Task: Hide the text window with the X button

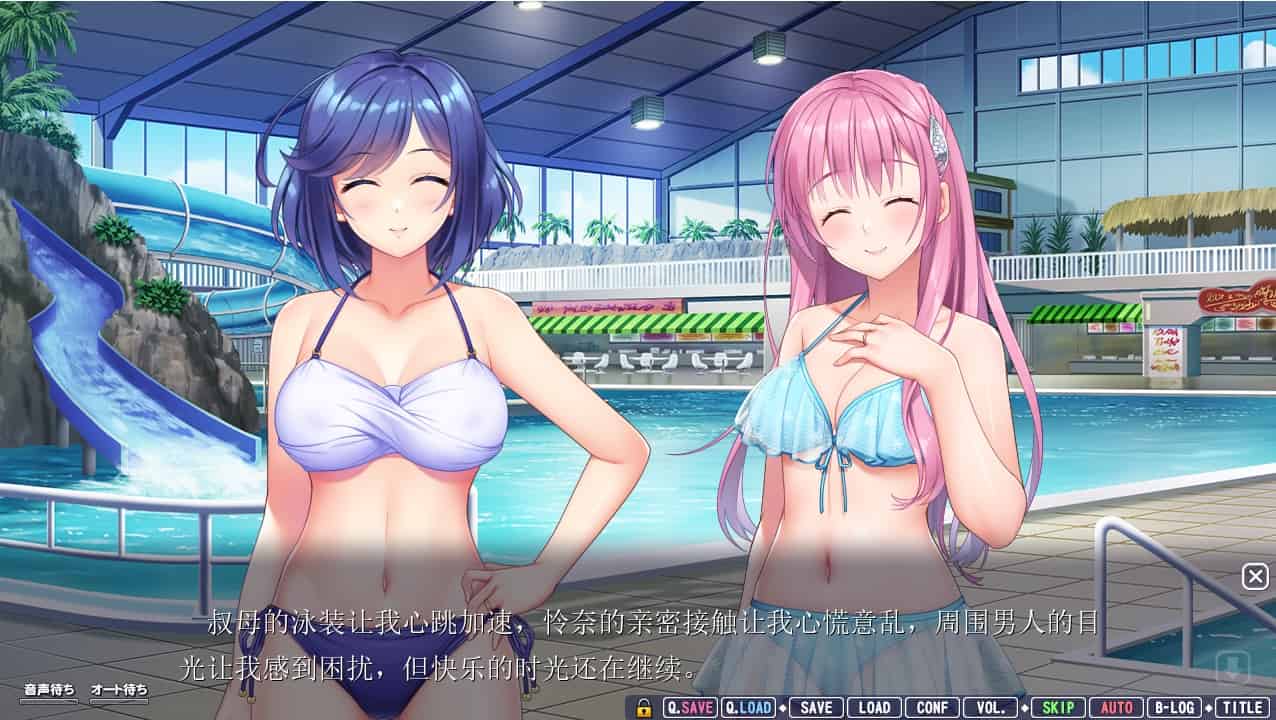Action: tap(1255, 576)
